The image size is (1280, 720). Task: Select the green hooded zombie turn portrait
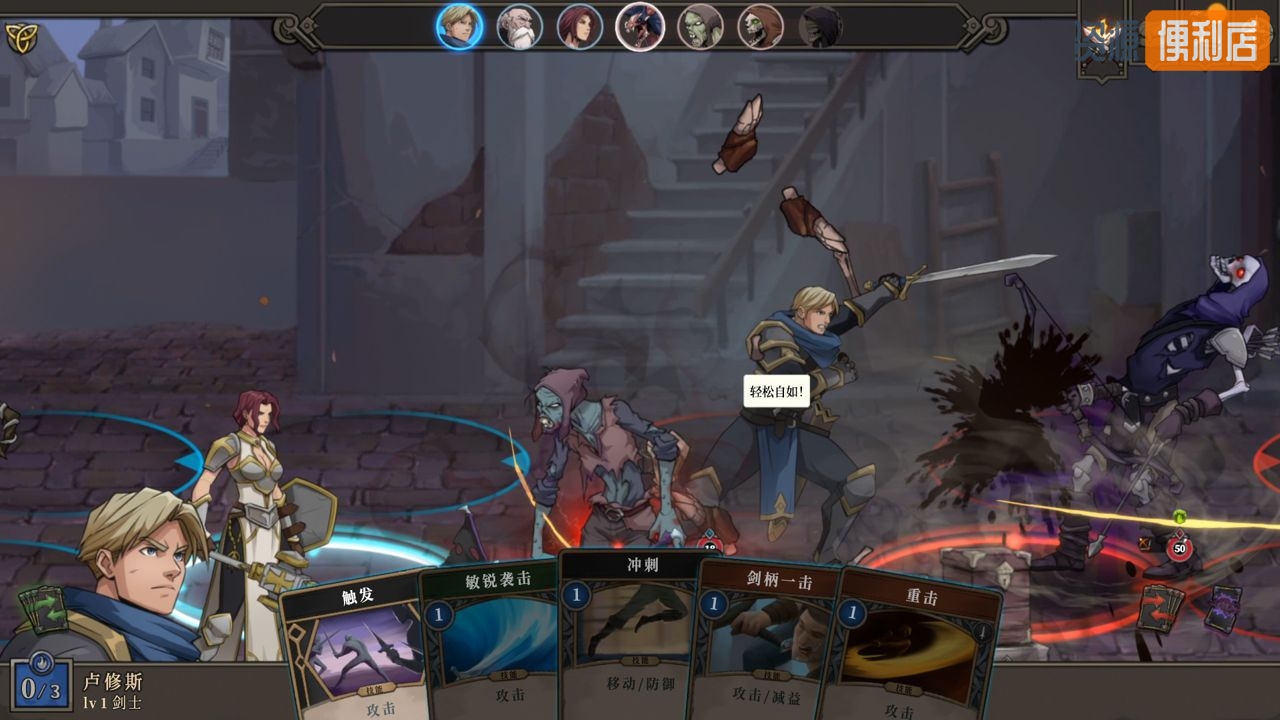[700, 27]
